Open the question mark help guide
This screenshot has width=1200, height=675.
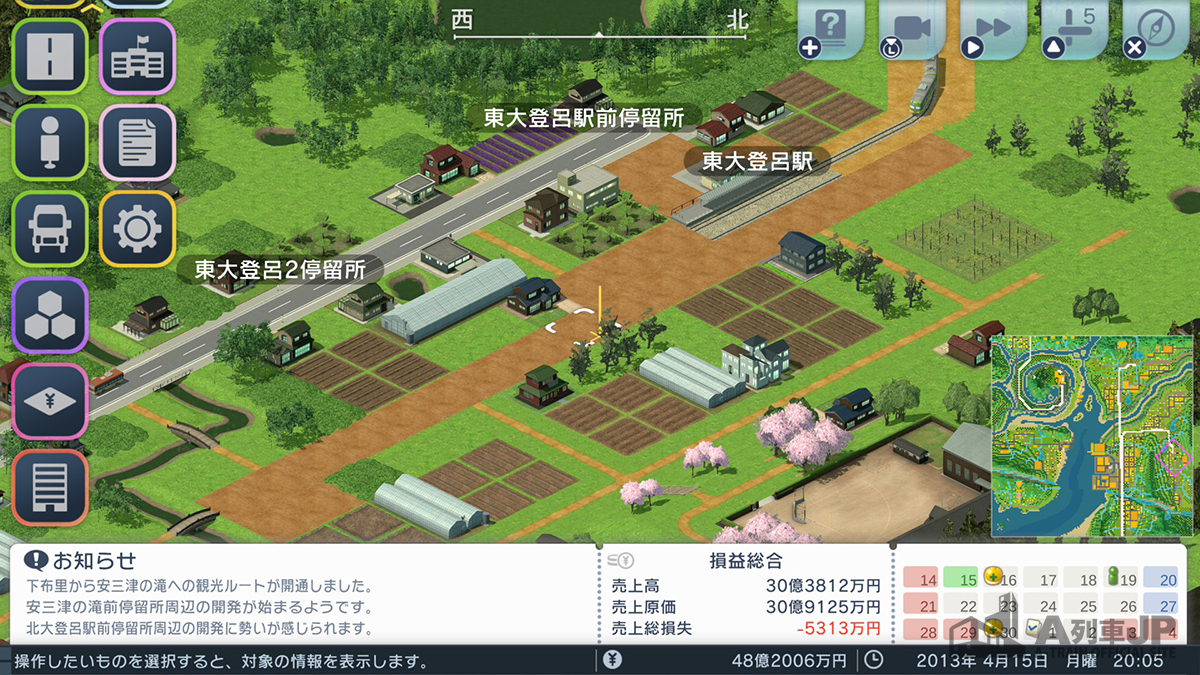click(x=833, y=29)
